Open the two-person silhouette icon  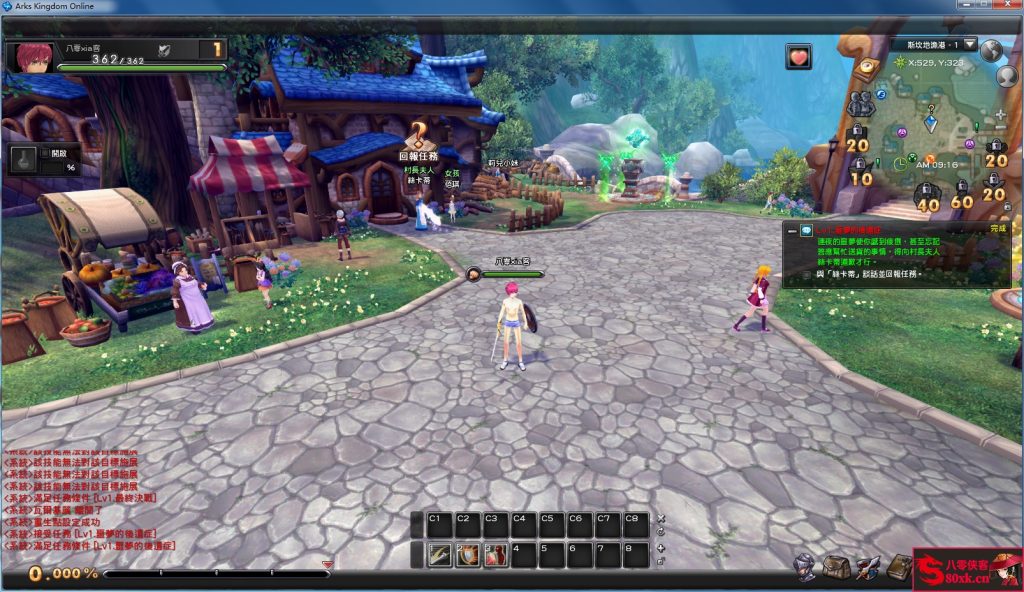click(x=860, y=102)
